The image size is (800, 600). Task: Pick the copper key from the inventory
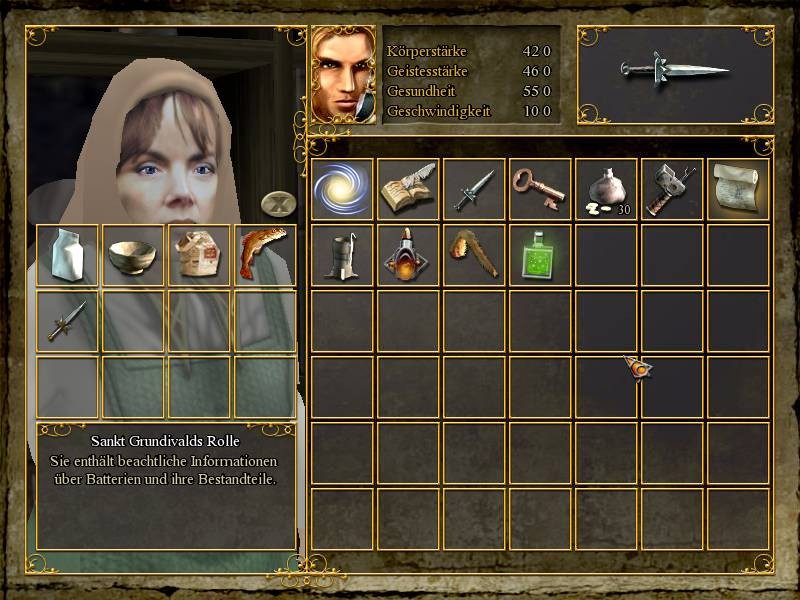540,189
